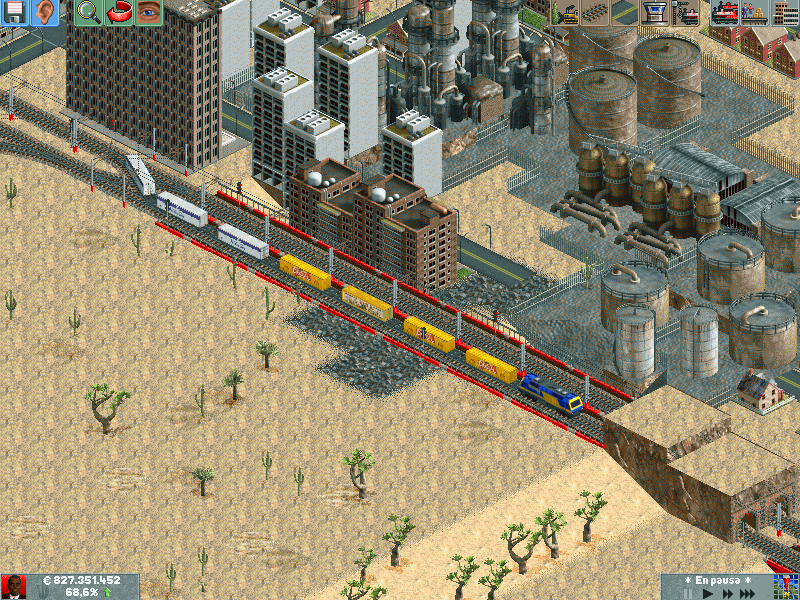Viewport: 800px width, 600px height.
Task: Click the performance rating percentage
Action: click(x=82, y=593)
